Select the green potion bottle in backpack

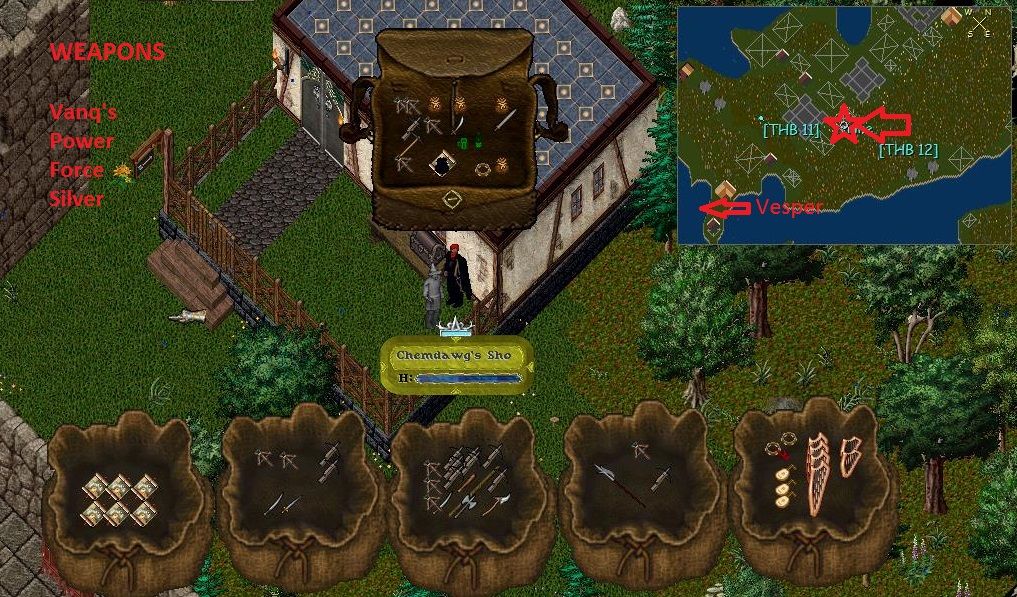[x=464, y=144]
